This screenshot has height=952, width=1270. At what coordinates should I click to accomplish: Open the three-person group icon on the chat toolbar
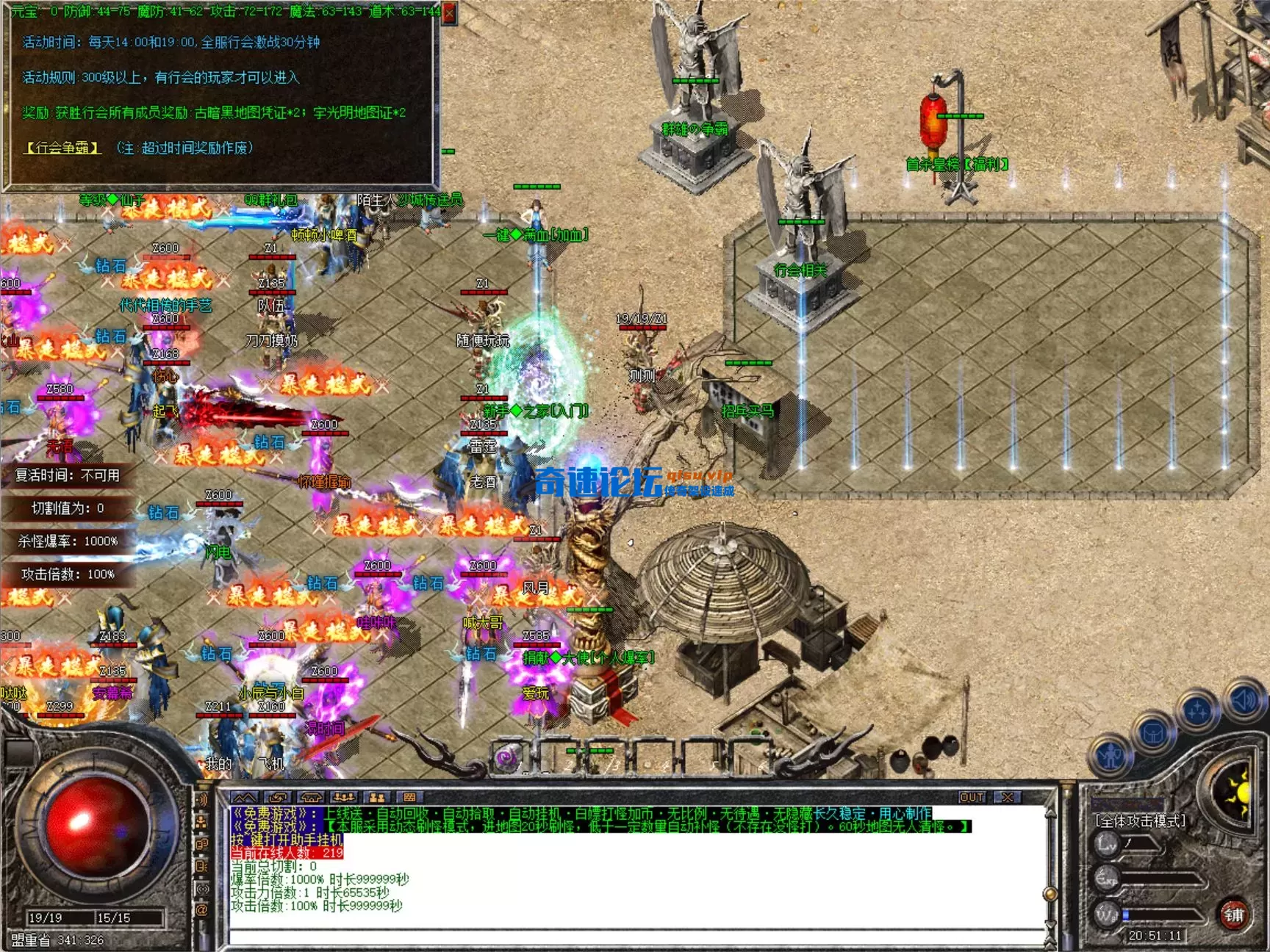343,798
